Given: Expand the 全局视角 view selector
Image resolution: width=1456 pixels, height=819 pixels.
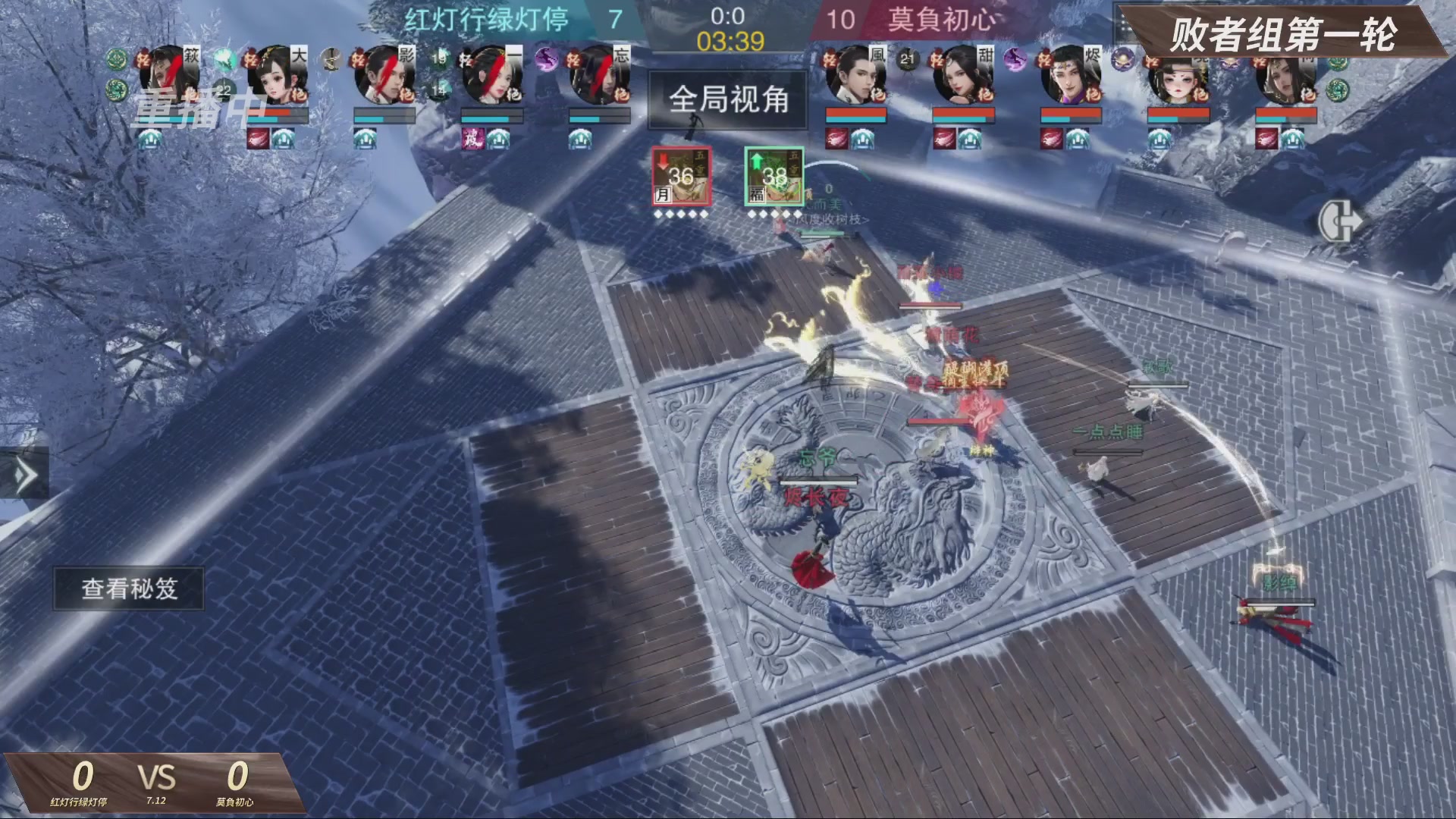Looking at the screenshot, I should coord(726,102).
